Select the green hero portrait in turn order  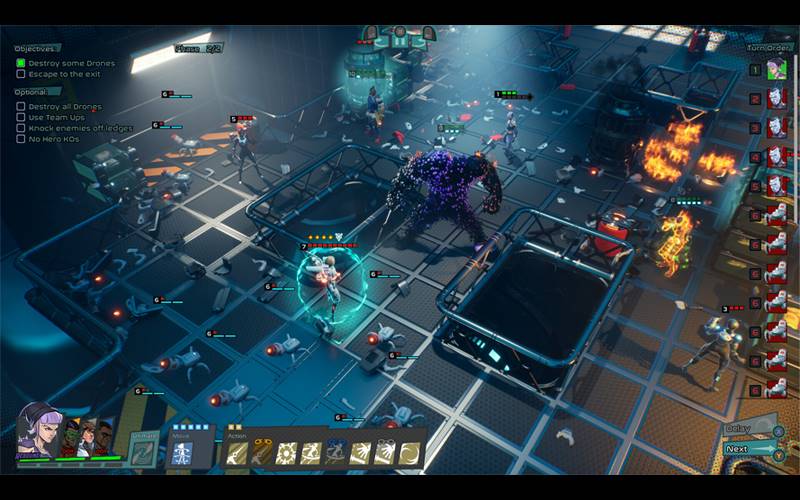pos(776,70)
